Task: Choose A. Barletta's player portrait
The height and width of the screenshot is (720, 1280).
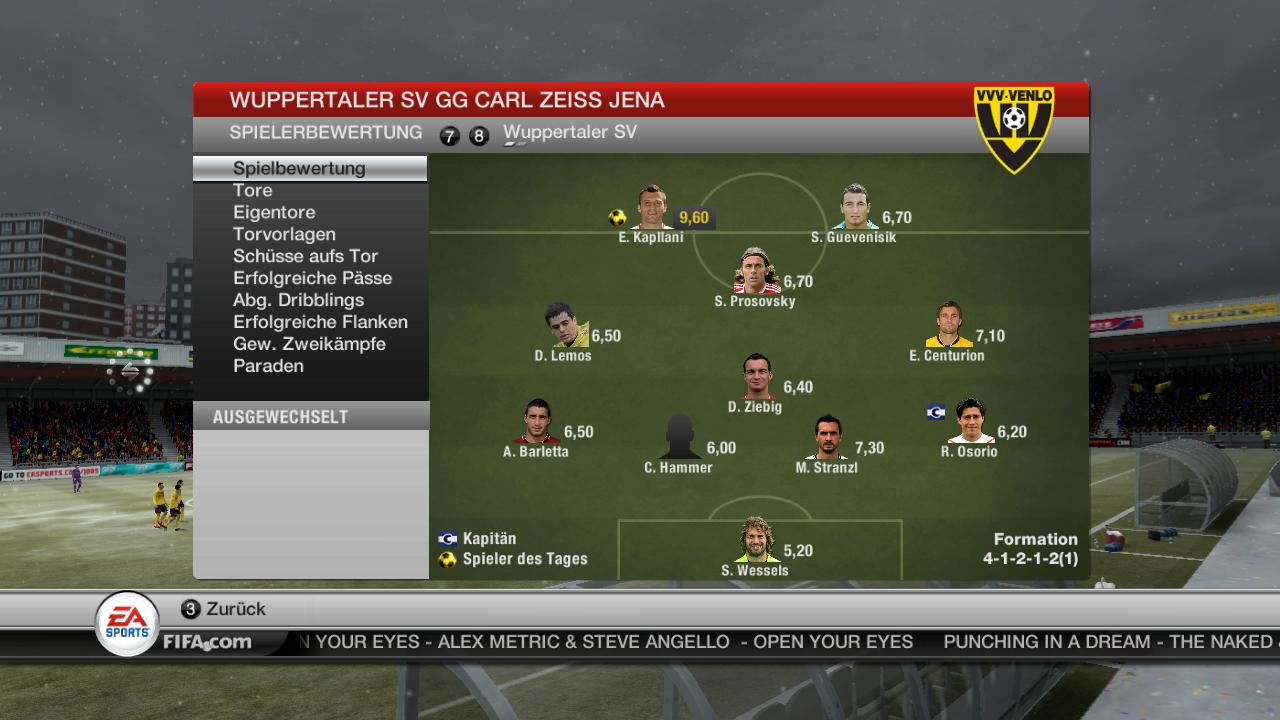Action: 537,422
